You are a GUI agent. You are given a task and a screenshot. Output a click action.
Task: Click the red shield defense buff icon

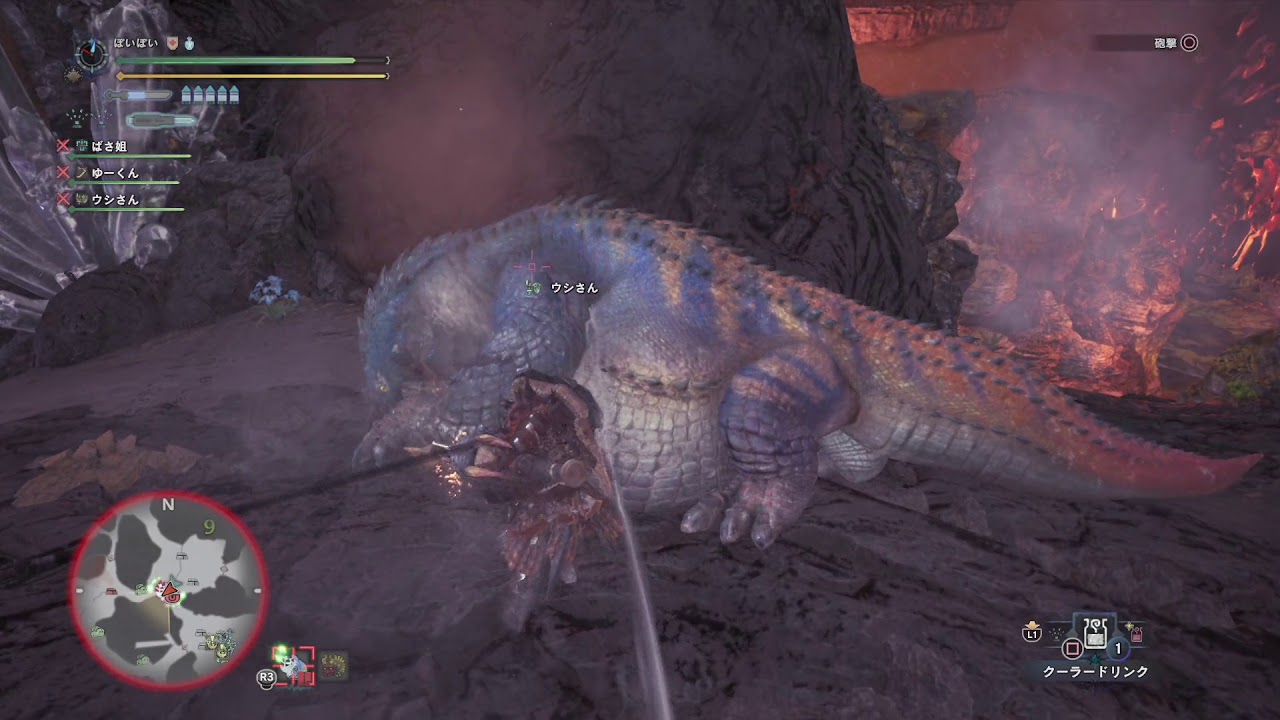tap(172, 43)
